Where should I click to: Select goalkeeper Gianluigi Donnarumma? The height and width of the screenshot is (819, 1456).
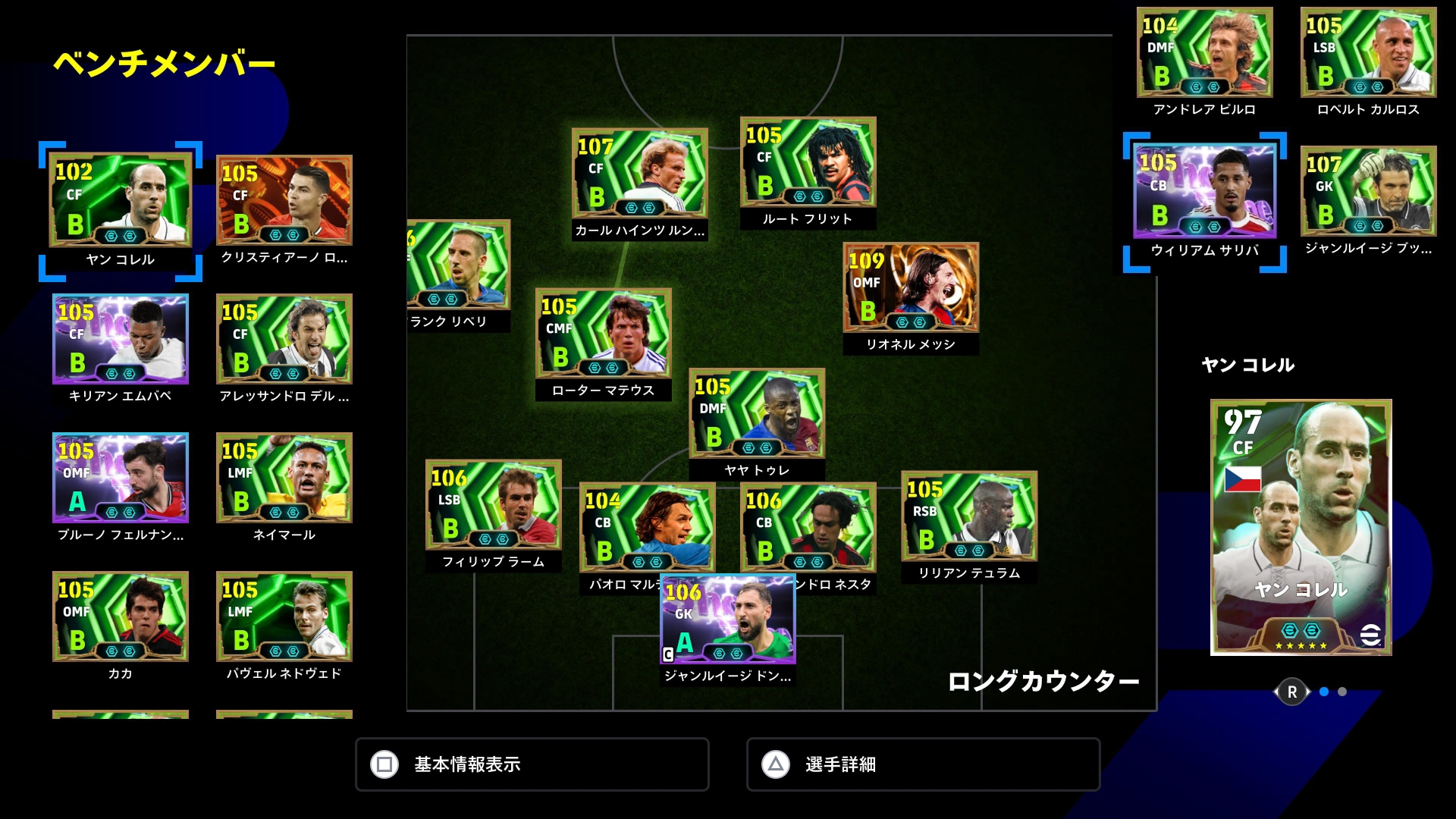(728, 620)
